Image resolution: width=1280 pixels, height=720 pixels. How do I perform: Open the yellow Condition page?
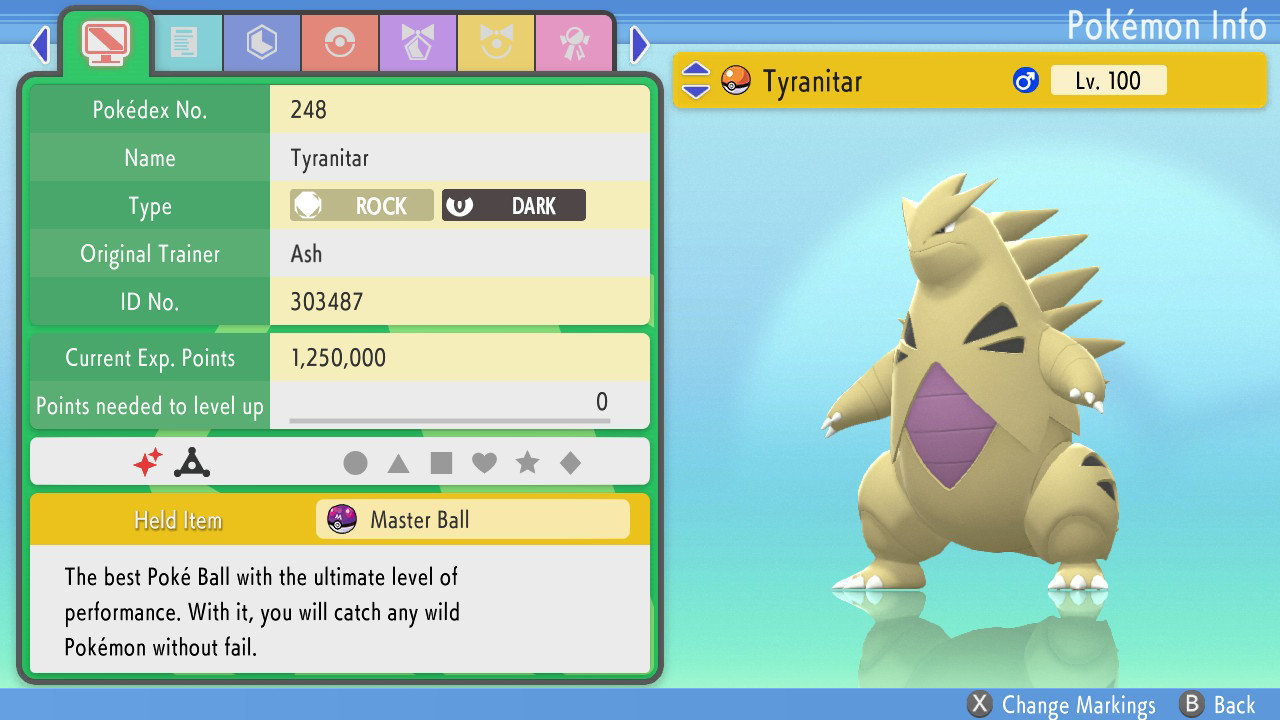[x=496, y=42]
